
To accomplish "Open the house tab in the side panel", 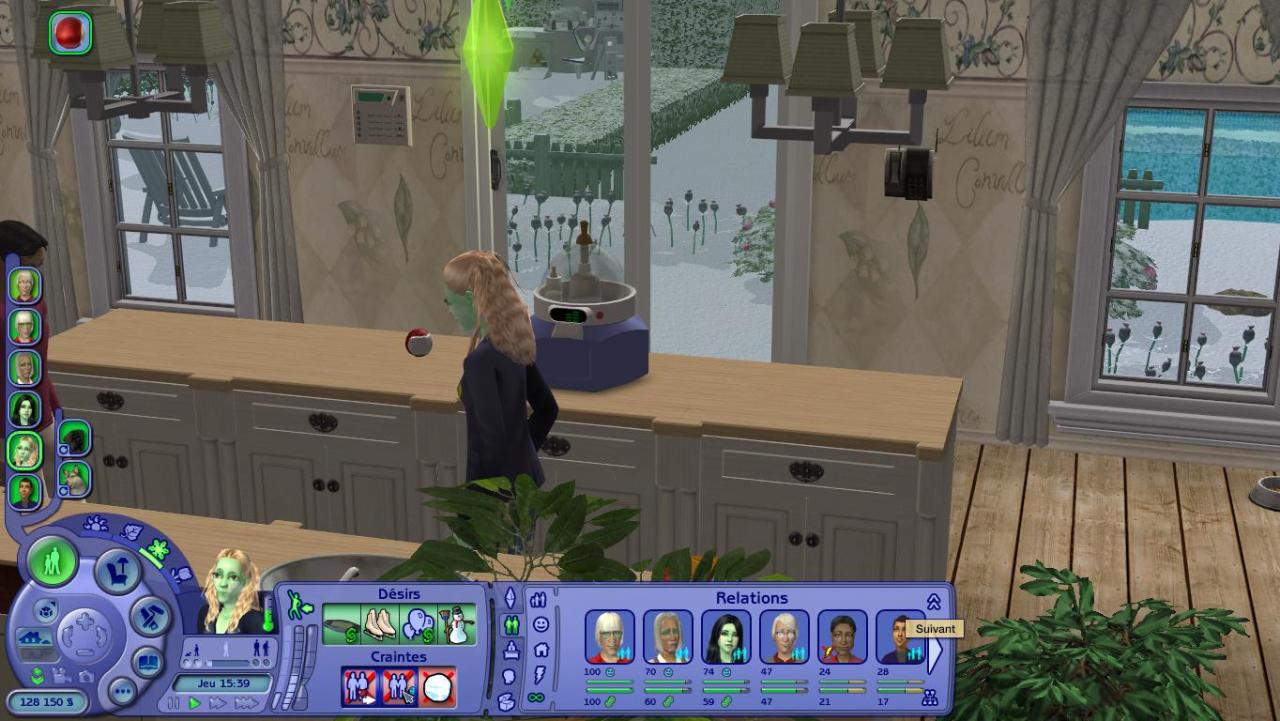I will coord(540,650).
